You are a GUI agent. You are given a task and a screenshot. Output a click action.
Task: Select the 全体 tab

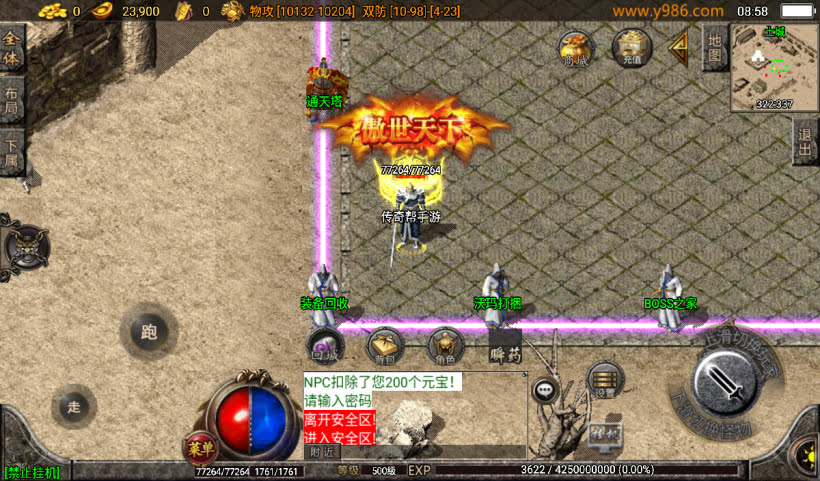click(12, 50)
